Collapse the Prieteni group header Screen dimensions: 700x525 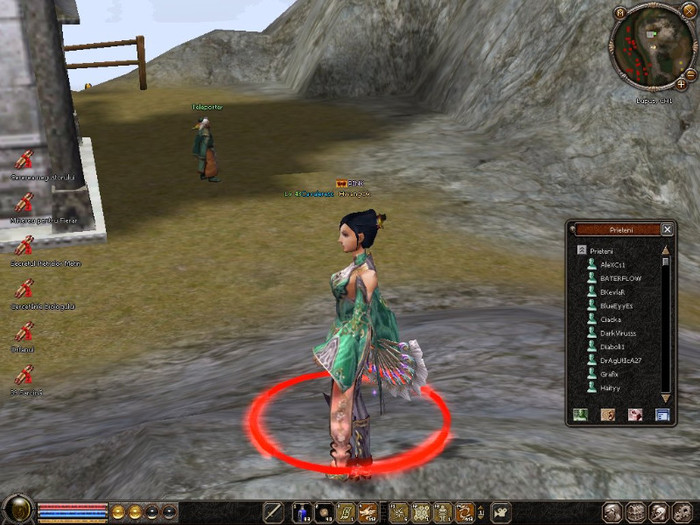coord(581,250)
